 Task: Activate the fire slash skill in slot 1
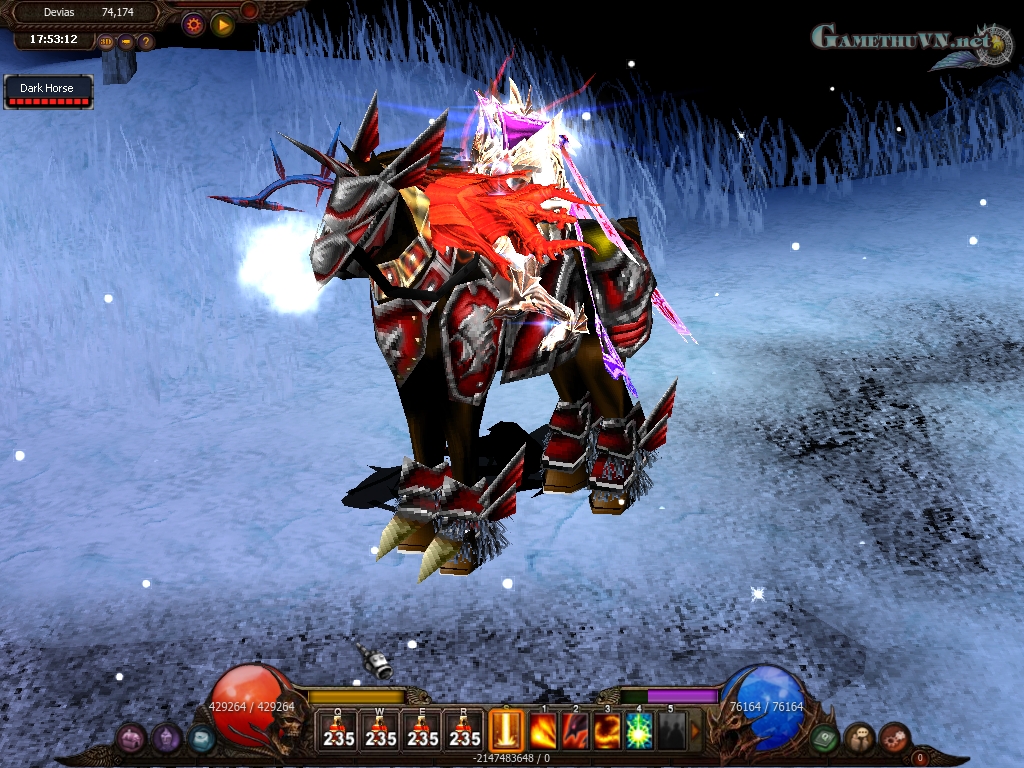(x=544, y=731)
